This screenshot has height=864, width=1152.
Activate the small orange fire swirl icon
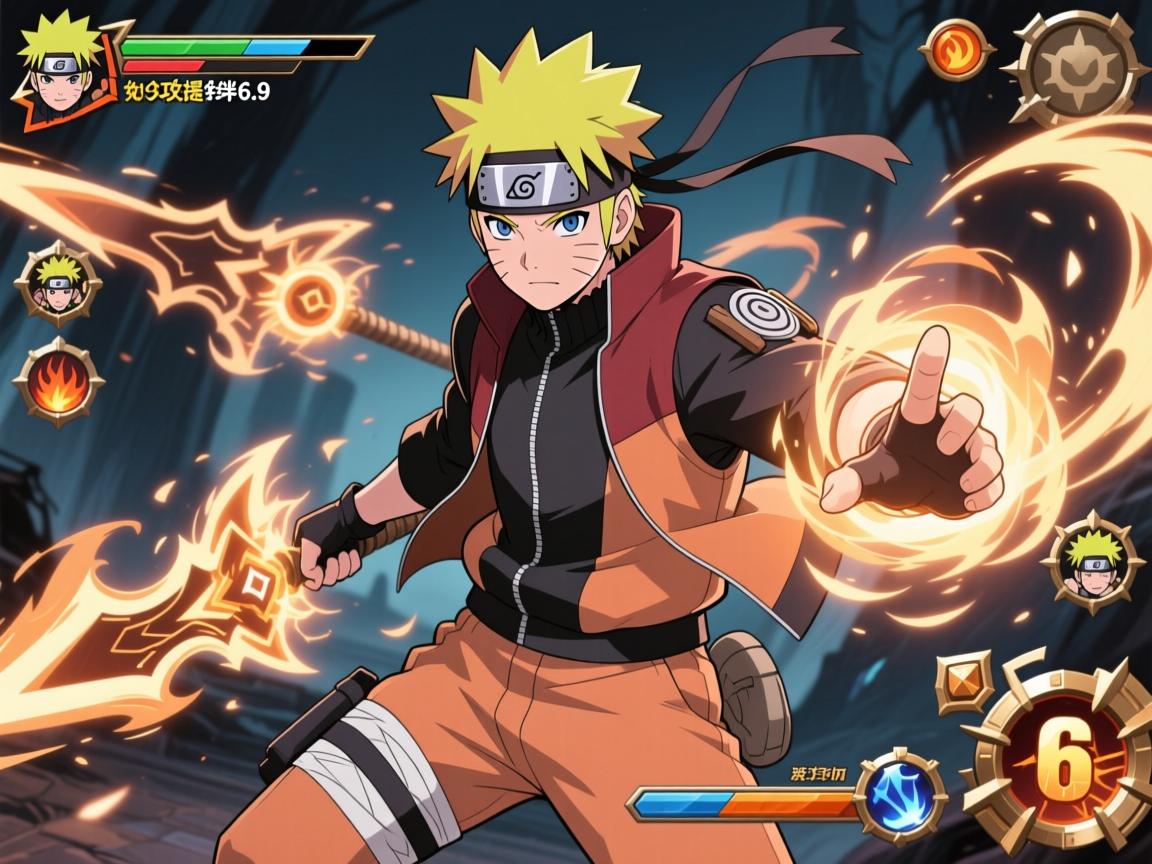(x=957, y=48)
